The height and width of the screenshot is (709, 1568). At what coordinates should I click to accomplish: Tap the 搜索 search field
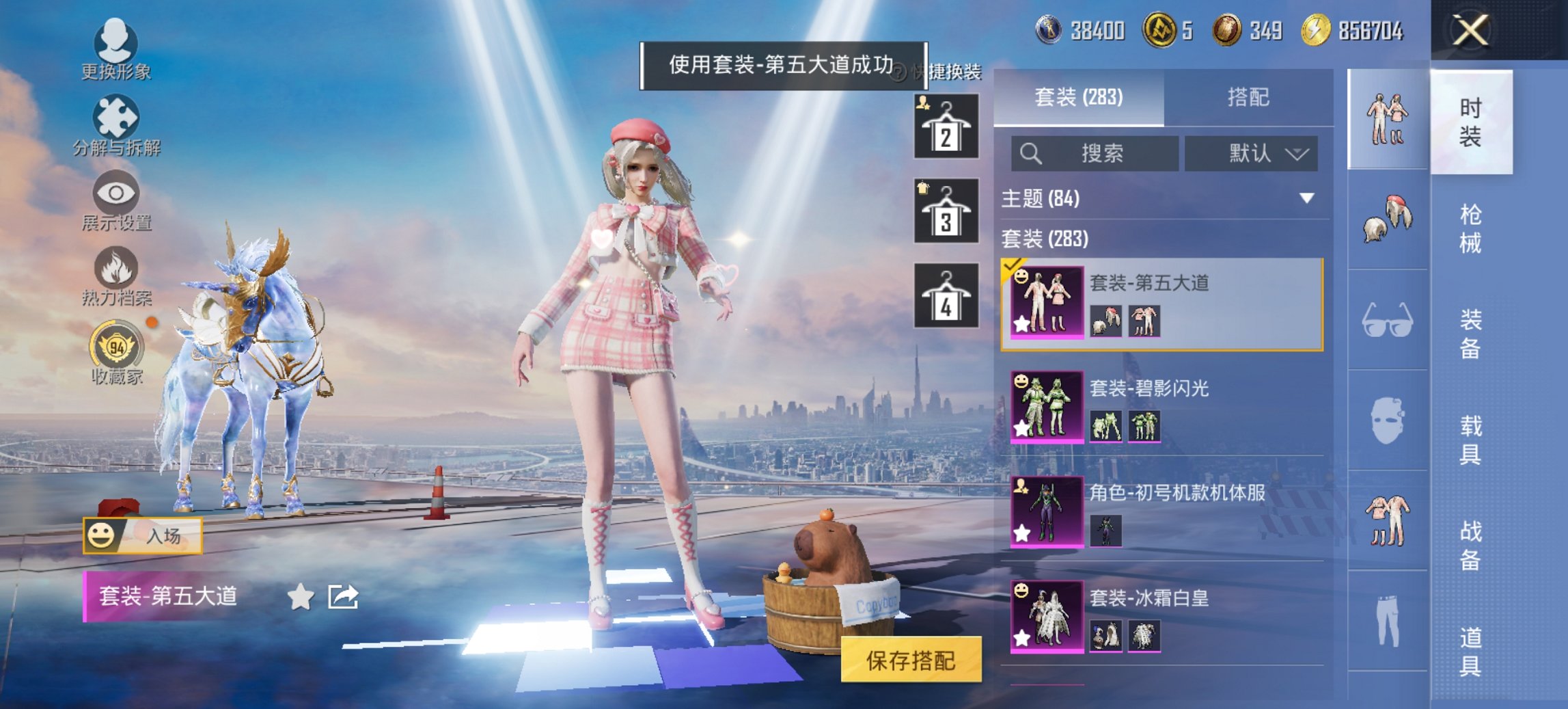coord(1093,153)
